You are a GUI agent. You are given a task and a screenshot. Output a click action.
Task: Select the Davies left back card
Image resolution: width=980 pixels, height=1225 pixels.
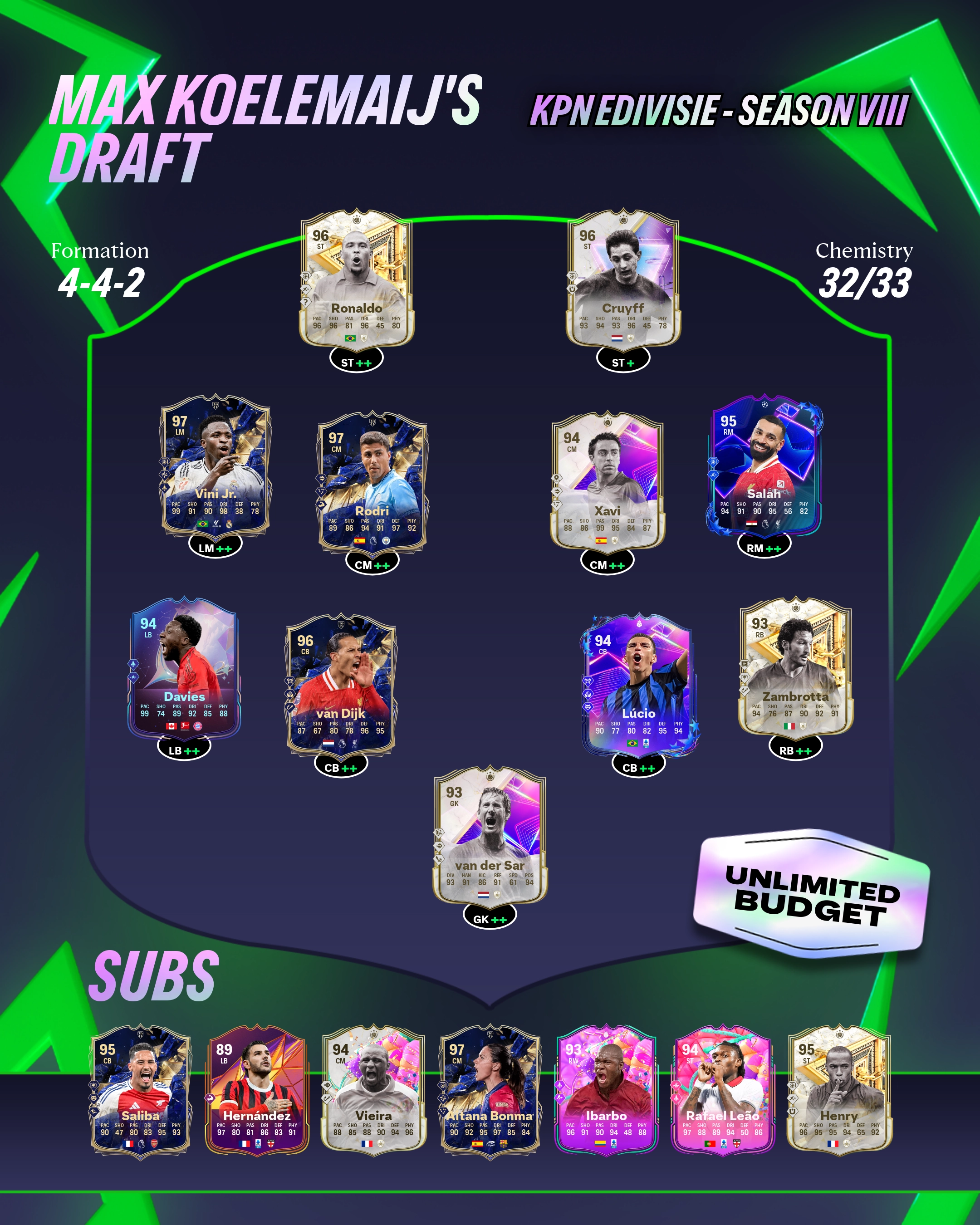click(x=183, y=668)
